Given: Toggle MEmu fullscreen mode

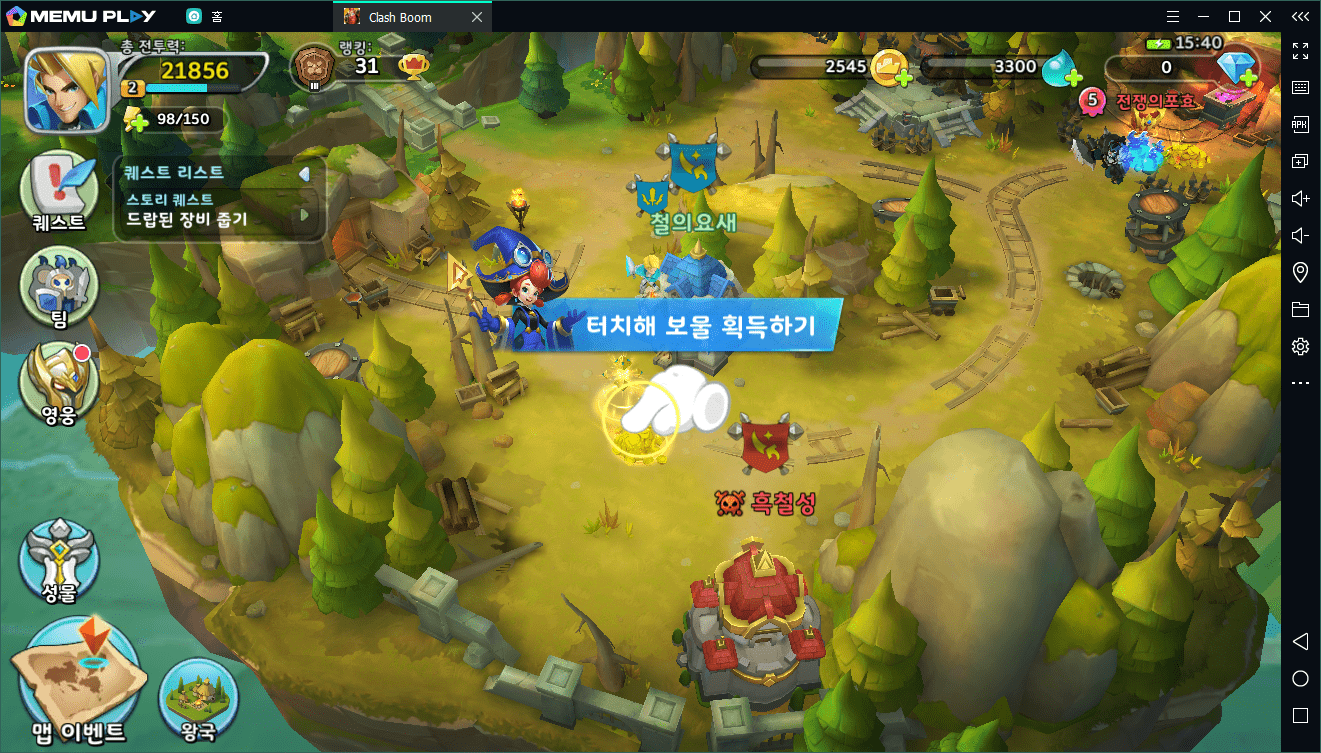Looking at the screenshot, I should coord(1300,51).
